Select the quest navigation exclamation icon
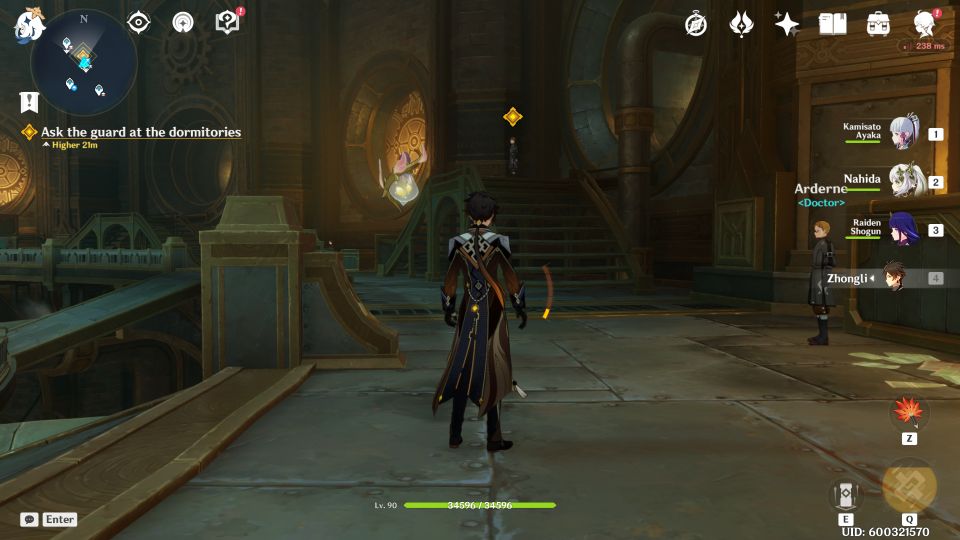Viewport: 960px width, 540px height. coord(29,101)
